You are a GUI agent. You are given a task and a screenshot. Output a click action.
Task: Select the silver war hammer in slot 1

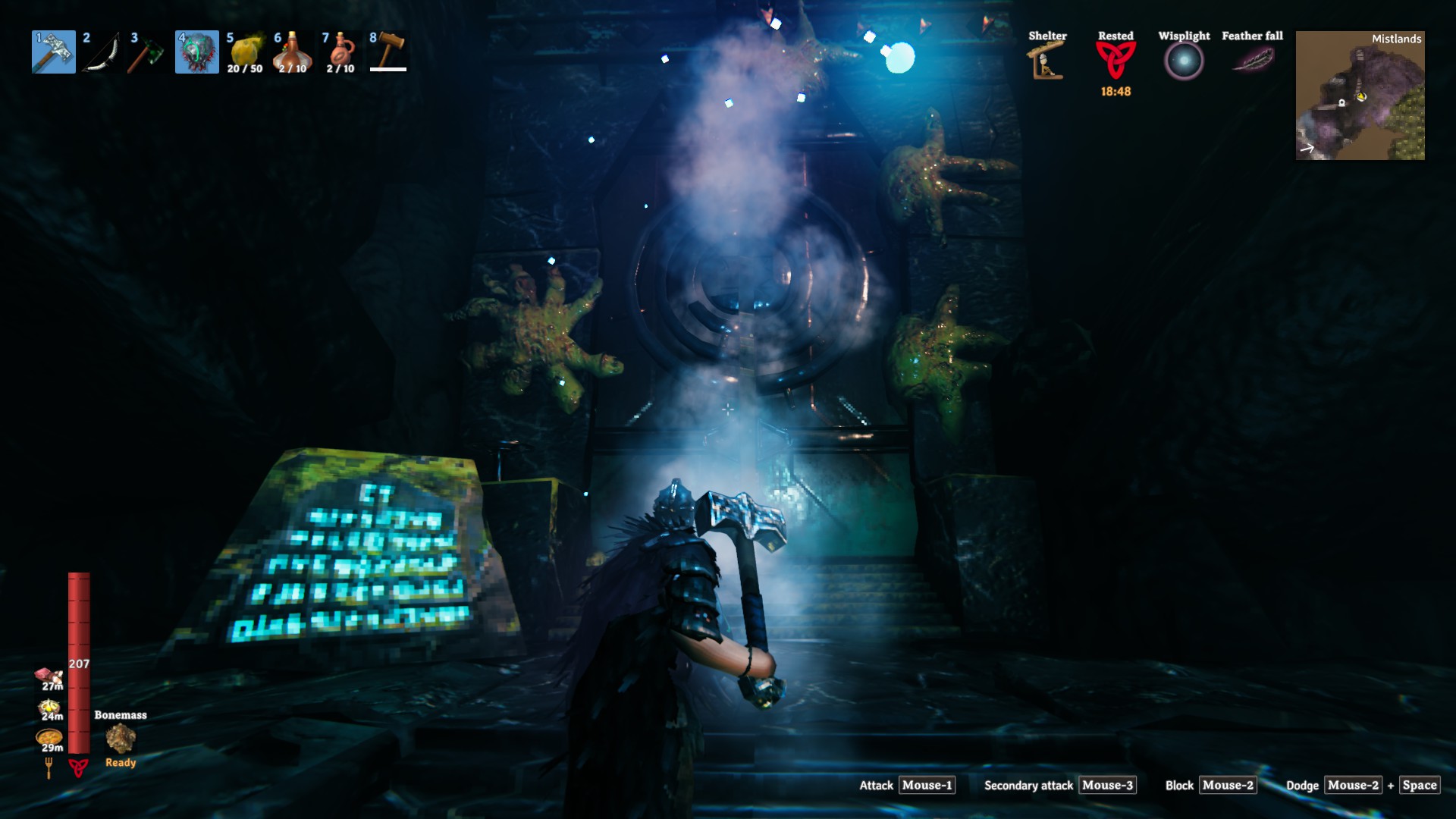(54, 52)
